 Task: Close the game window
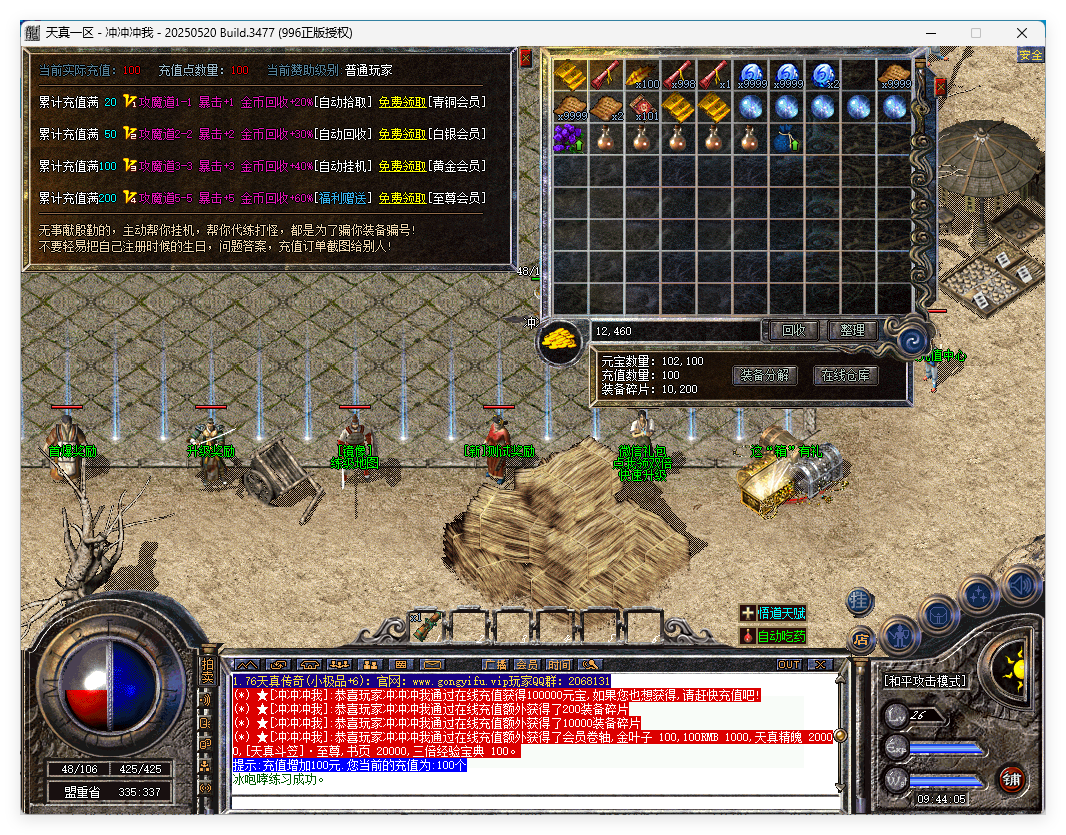click(1022, 33)
